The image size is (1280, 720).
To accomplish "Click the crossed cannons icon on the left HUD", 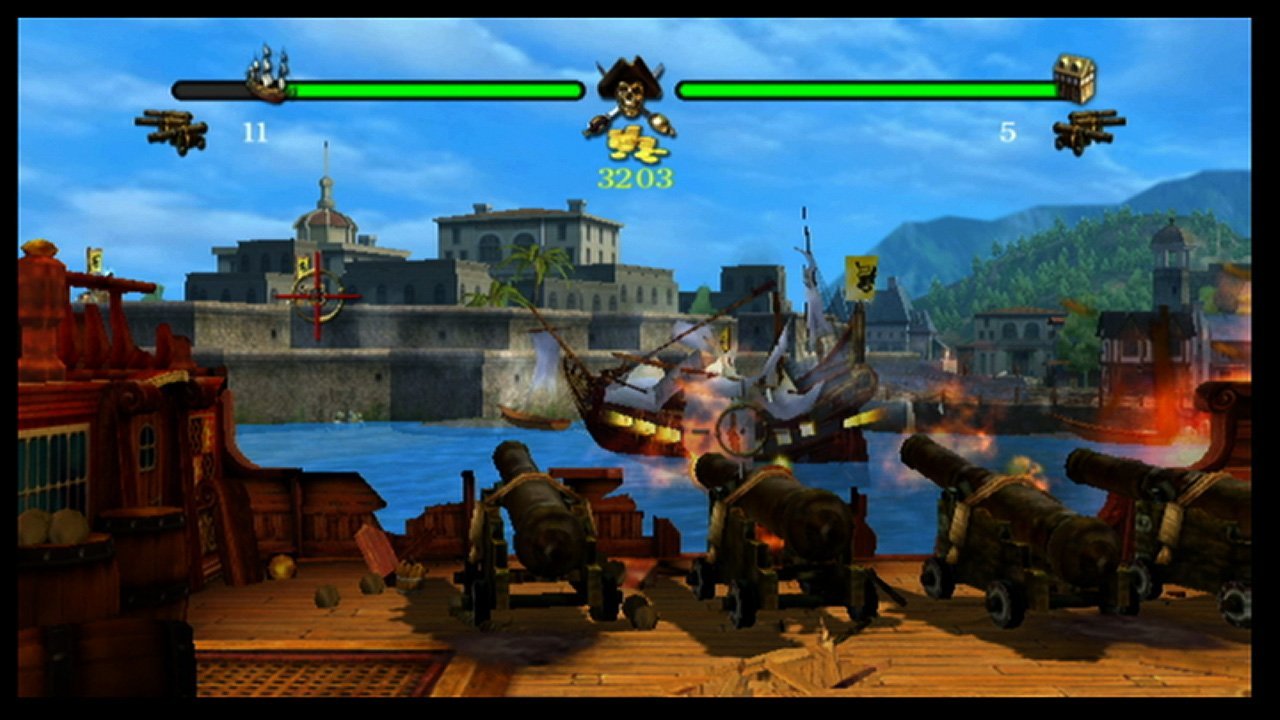I will coord(170,130).
